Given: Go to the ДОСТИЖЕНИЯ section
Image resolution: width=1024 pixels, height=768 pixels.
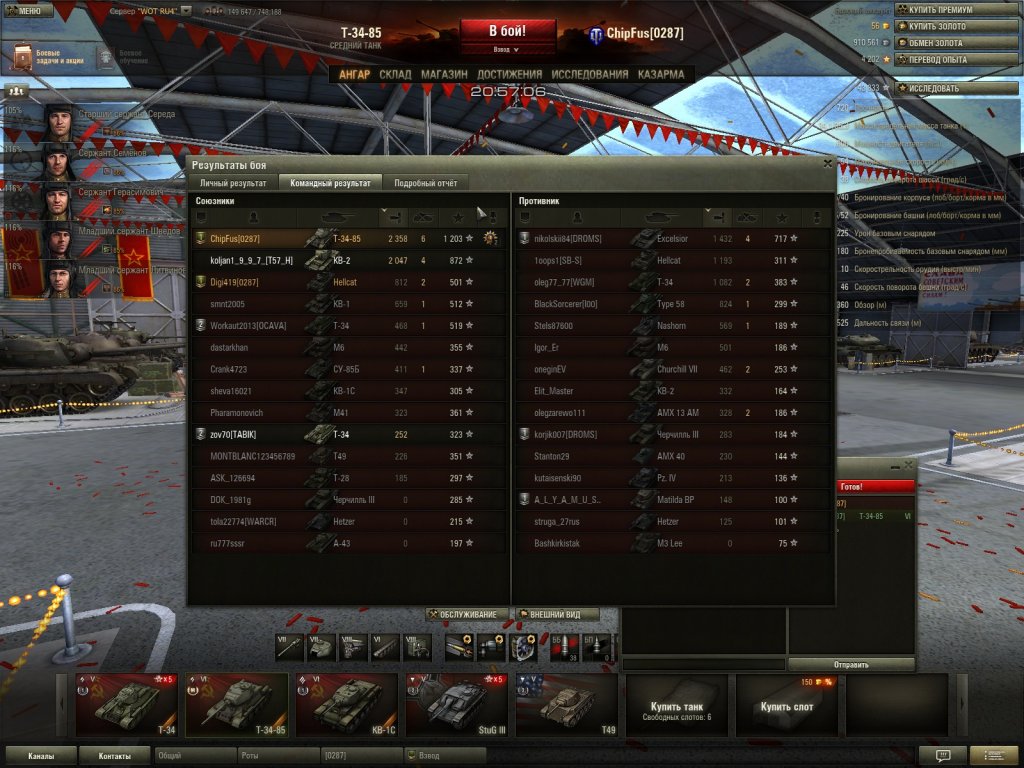Looking at the screenshot, I should (509, 74).
